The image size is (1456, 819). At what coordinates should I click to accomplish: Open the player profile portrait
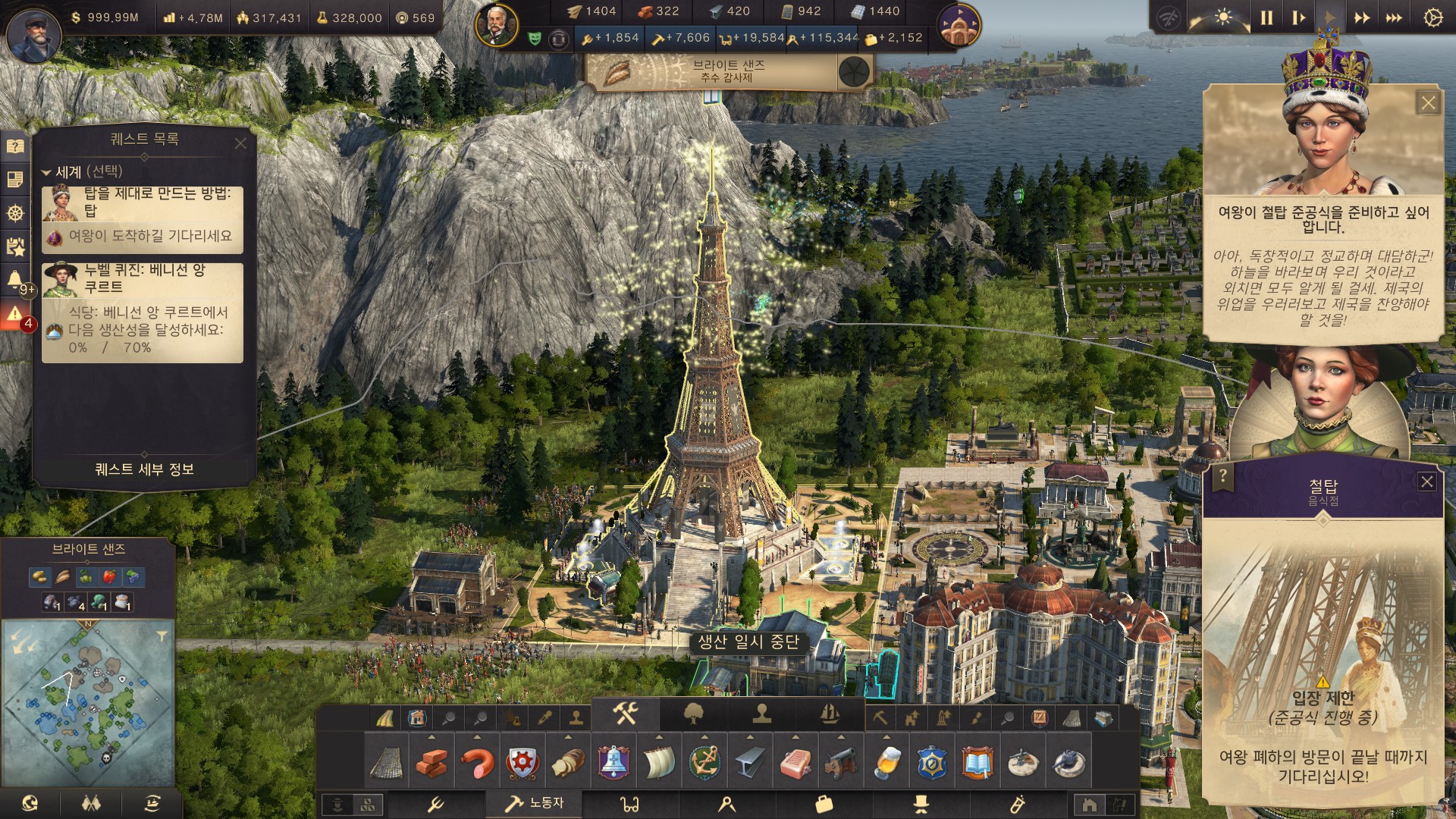coord(33,36)
